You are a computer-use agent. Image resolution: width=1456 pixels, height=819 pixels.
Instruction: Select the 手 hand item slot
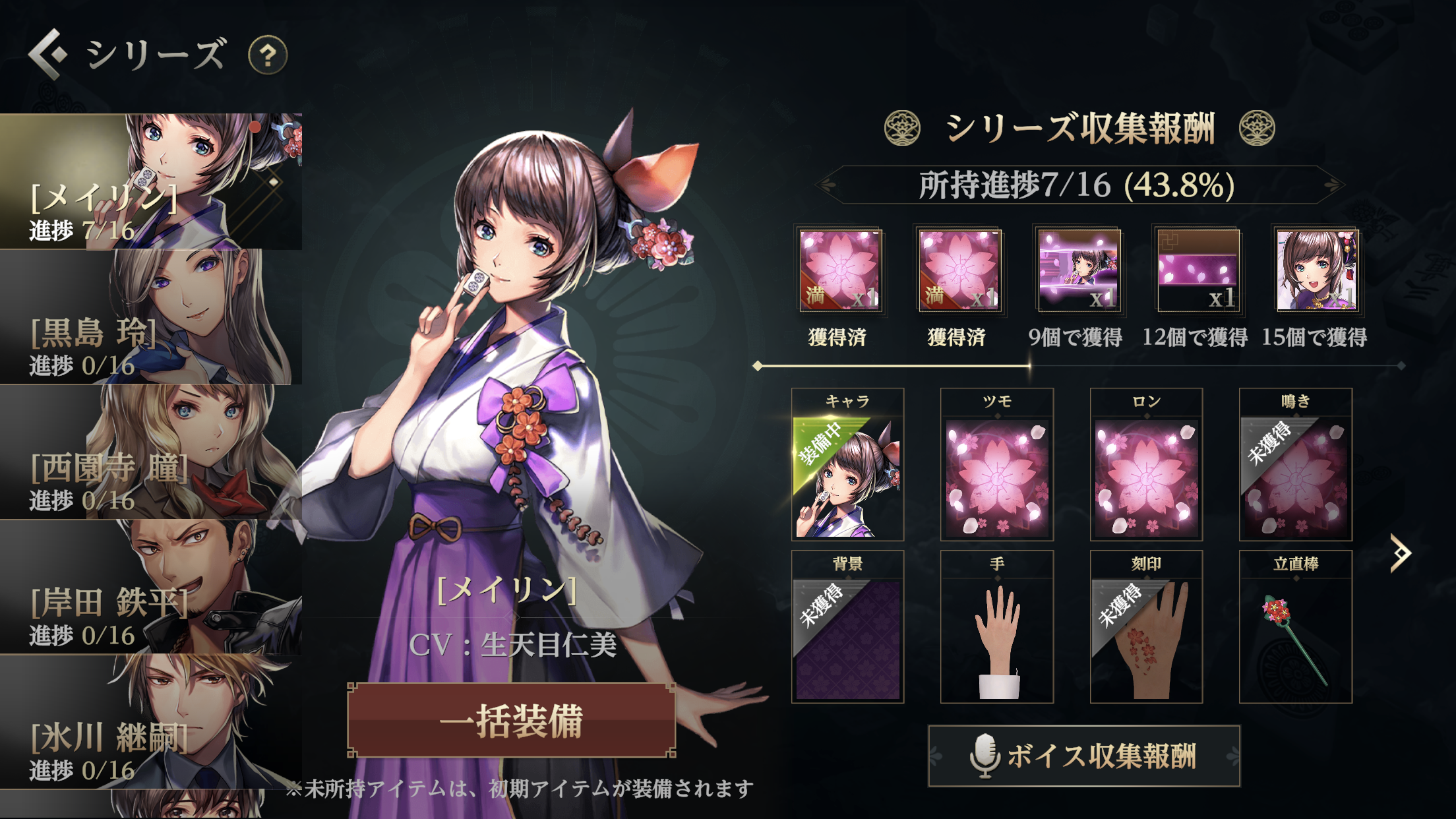click(996, 627)
